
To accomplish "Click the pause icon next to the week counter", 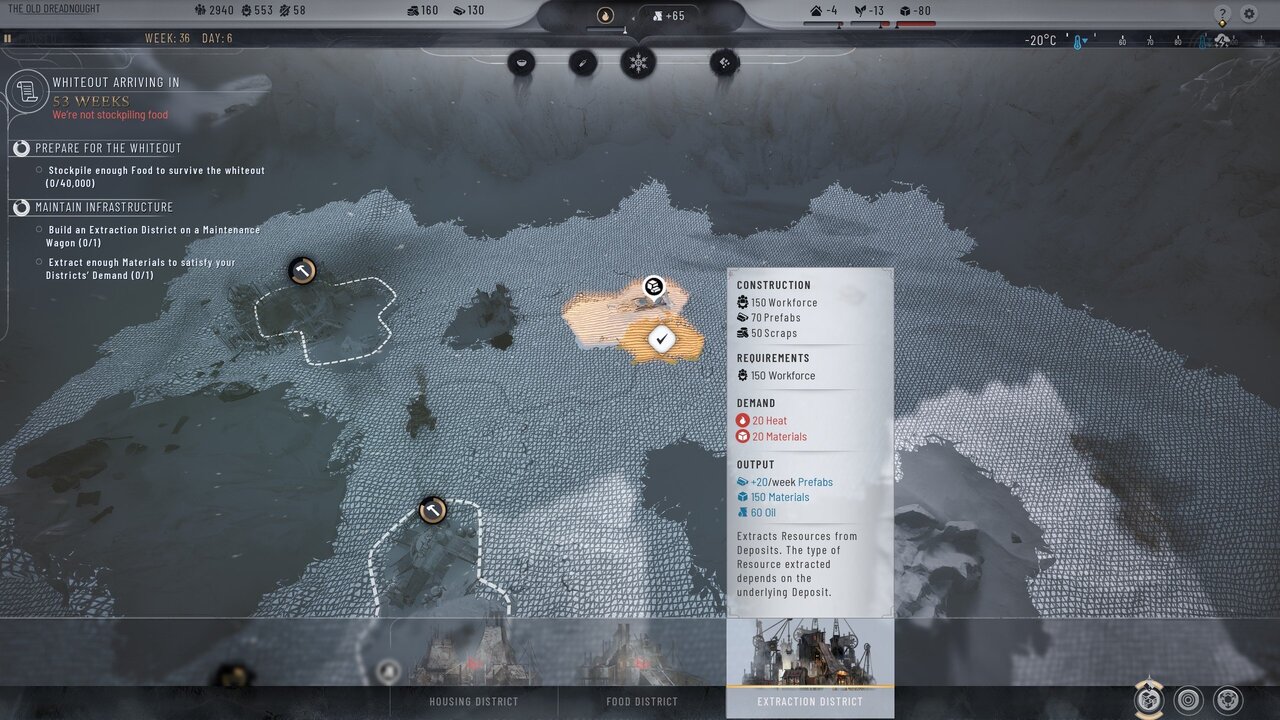I will (x=8, y=39).
